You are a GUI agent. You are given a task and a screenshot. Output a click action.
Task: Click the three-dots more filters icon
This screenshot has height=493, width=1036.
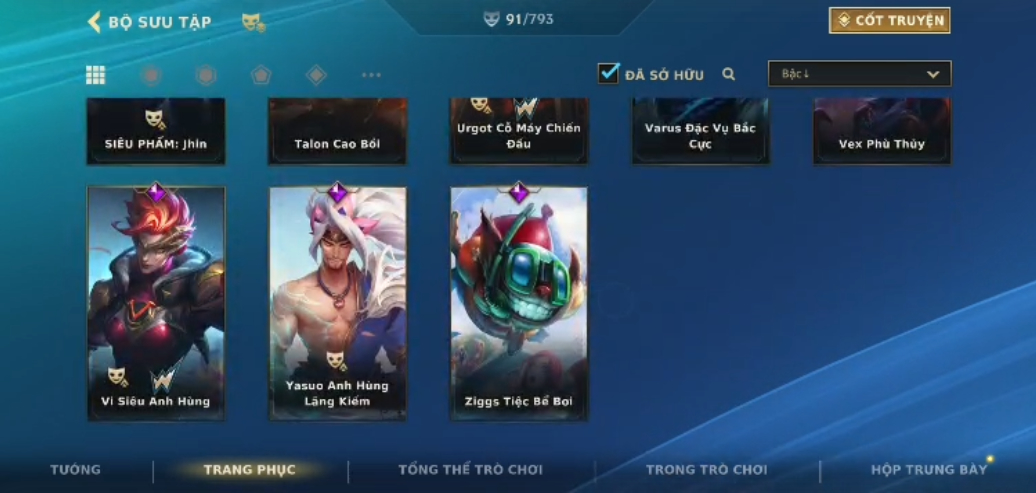point(371,75)
